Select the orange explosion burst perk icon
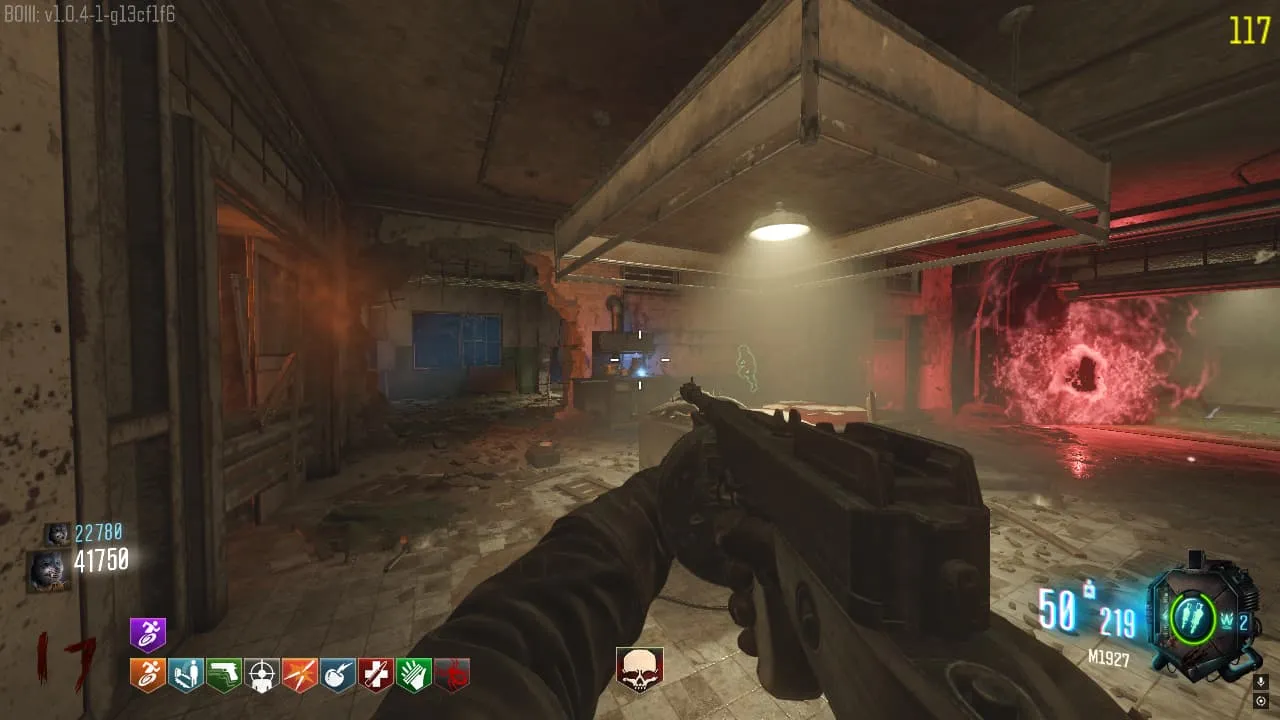This screenshot has width=1280, height=720. [x=300, y=675]
